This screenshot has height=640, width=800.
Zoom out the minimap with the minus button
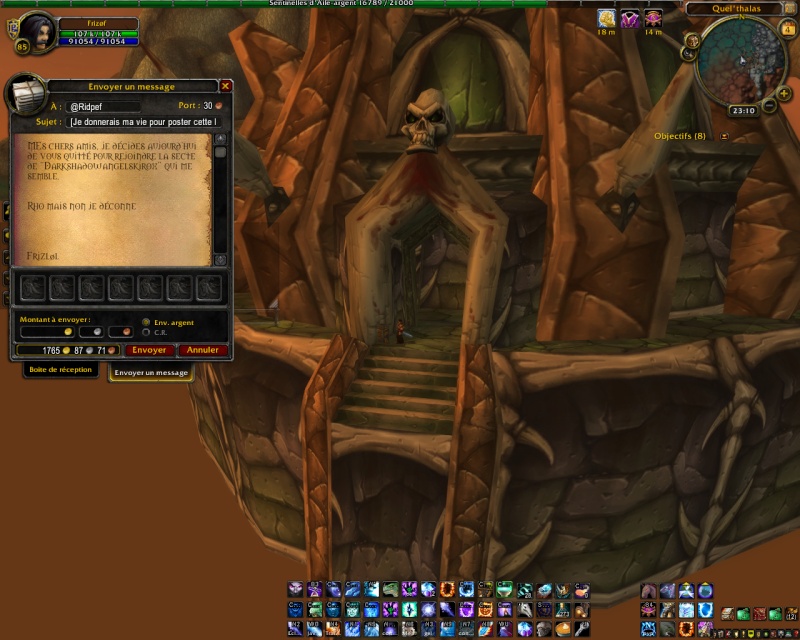pos(771,106)
